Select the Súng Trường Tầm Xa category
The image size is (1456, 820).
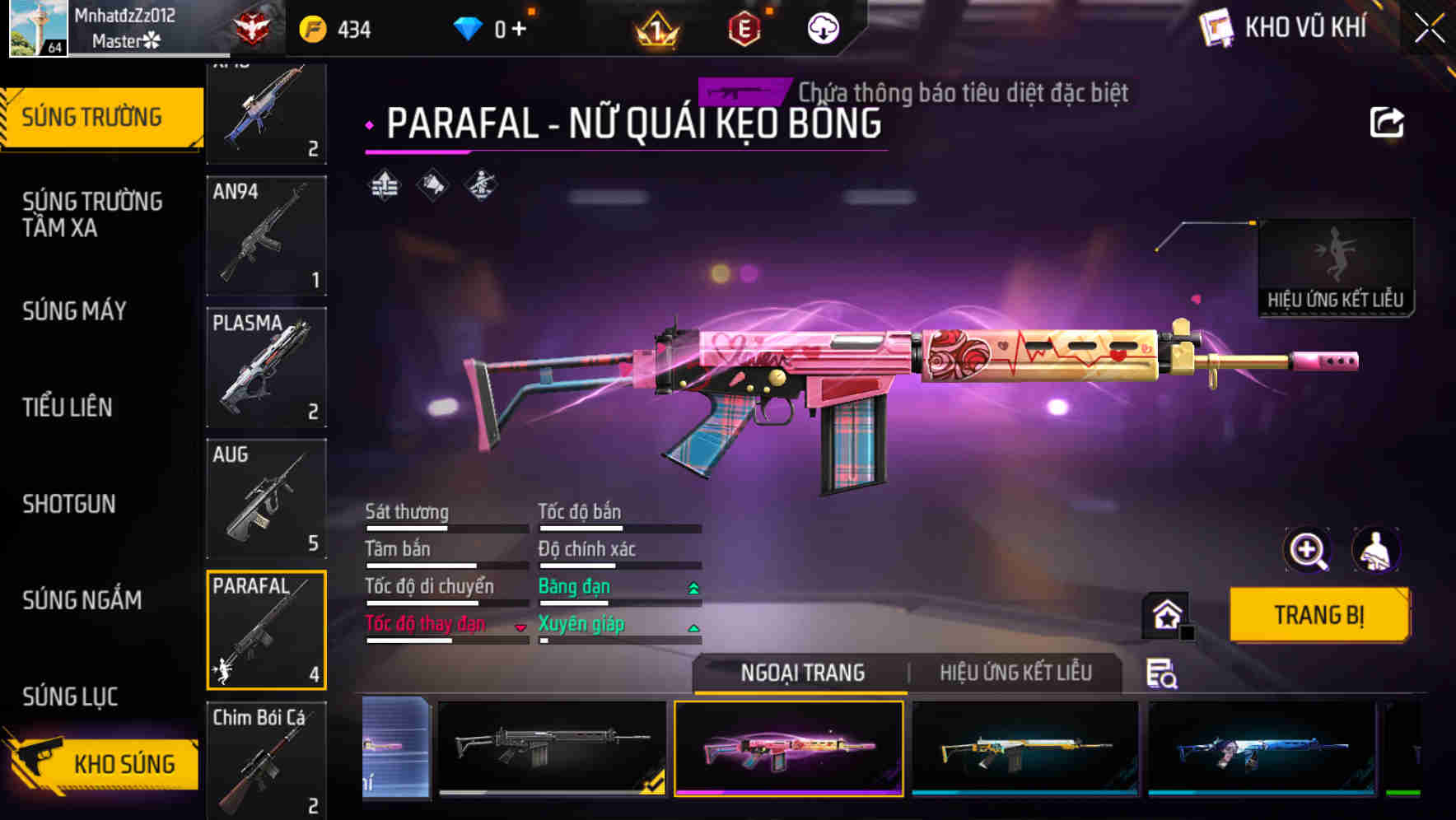[x=93, y=215]
